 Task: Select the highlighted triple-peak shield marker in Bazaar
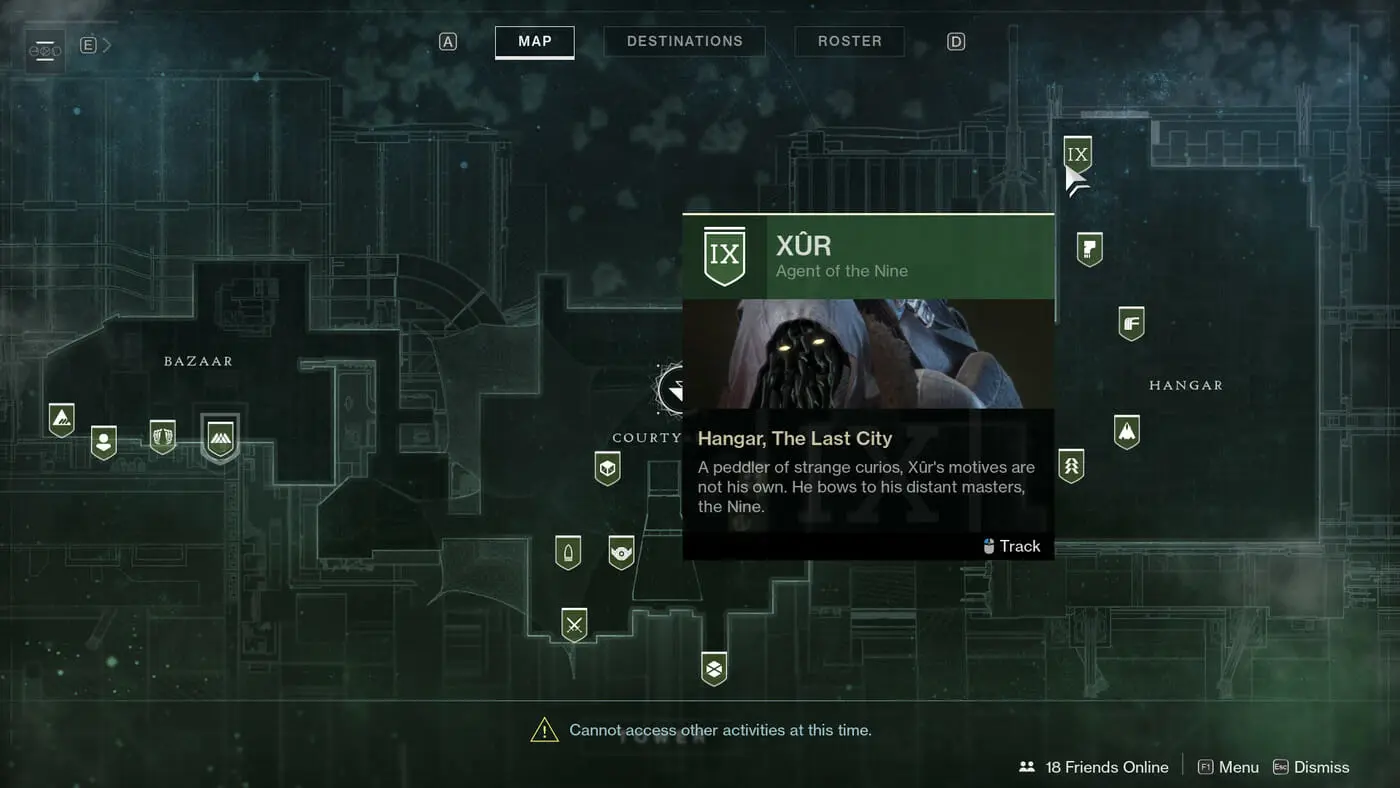click(220, 437)
